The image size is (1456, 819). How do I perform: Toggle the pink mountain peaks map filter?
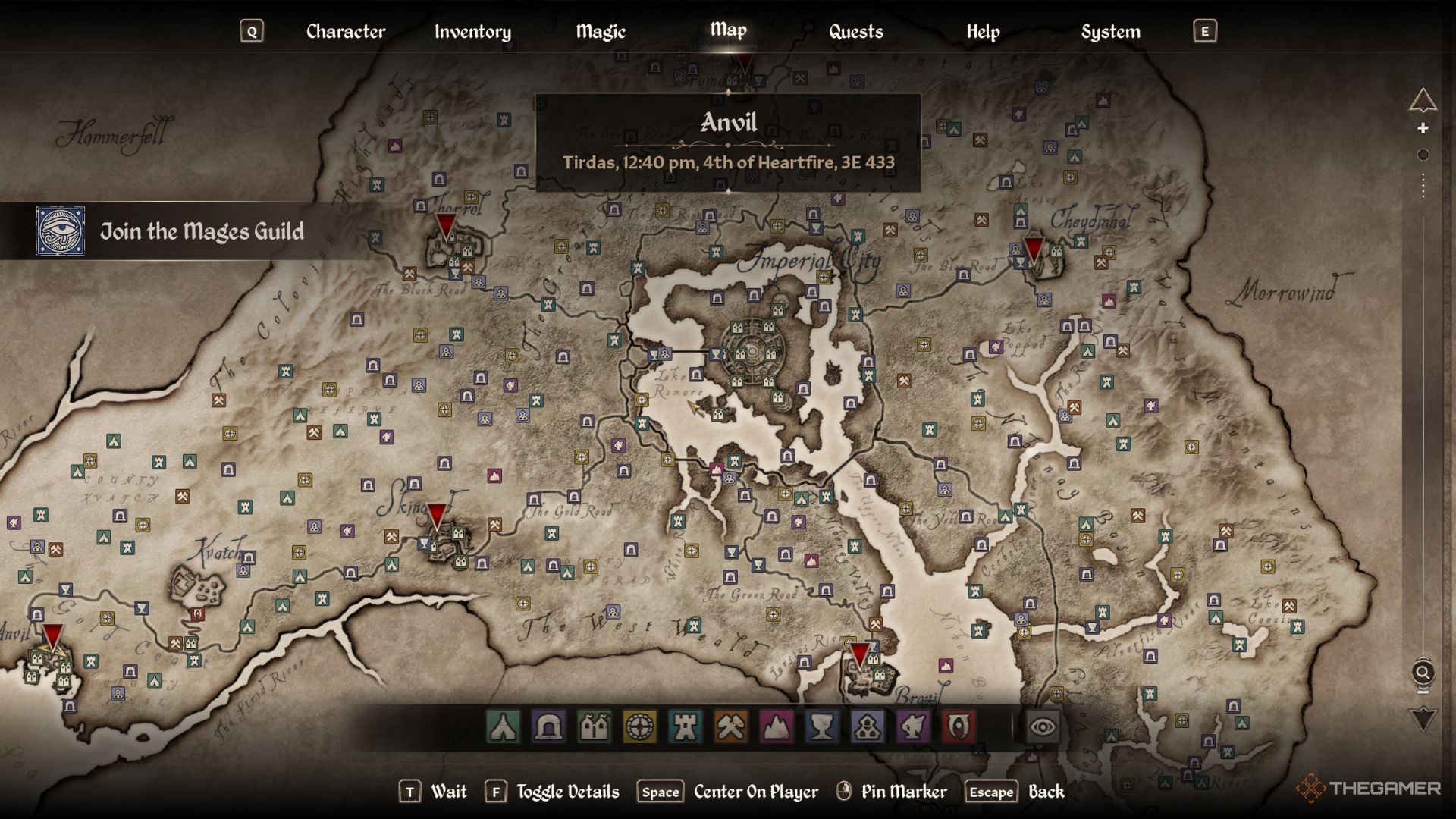pos(777,726)
